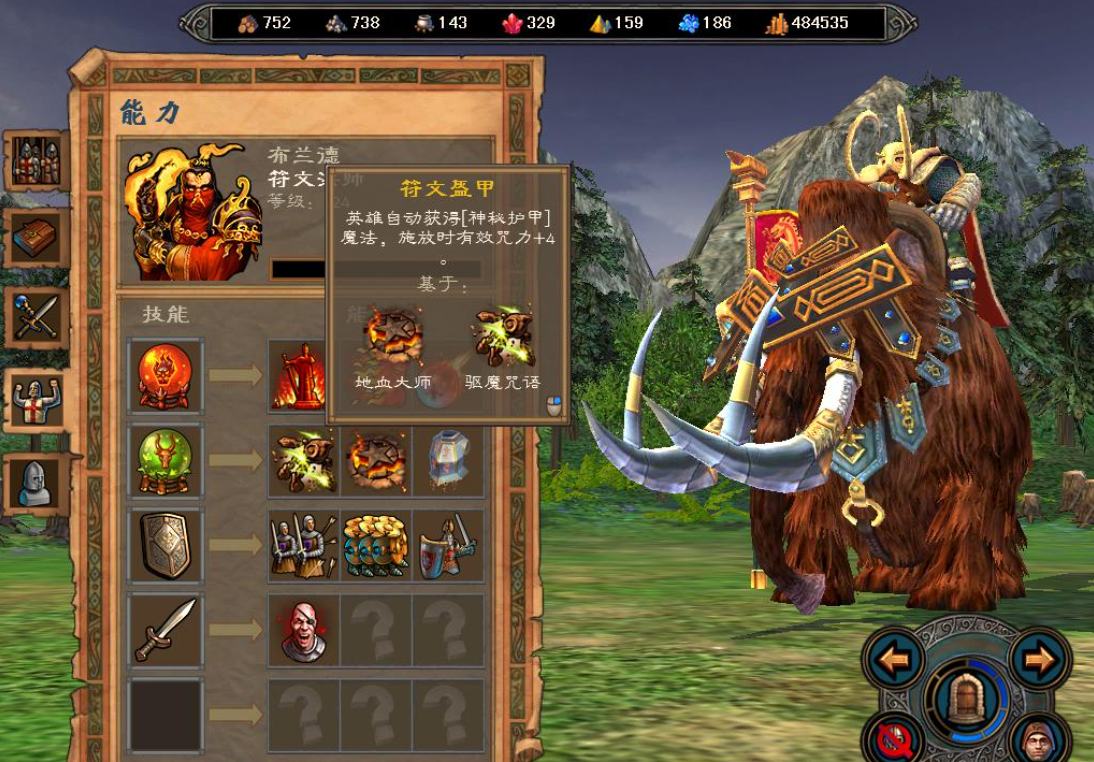Image resolution: width=1094 pixels, height=762 pixels.
Task: Pick the two swordsmen with arrows ability
Action: (303, 545)
